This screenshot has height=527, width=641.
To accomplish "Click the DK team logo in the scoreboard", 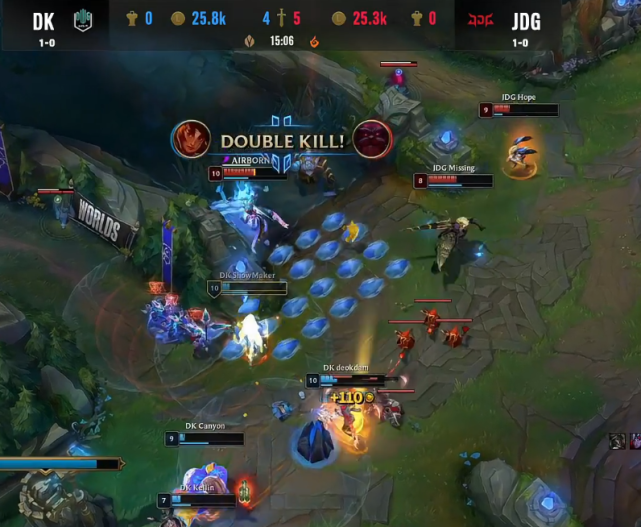I will 83,20.
